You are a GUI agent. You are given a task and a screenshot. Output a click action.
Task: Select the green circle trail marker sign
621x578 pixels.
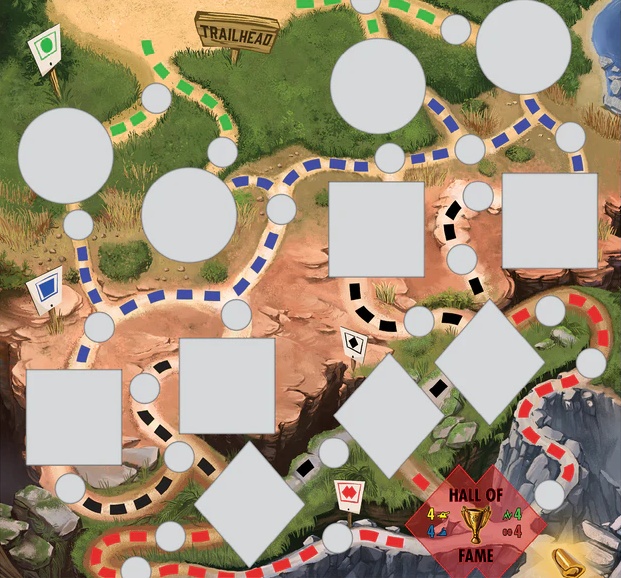[x=45, y=47]
